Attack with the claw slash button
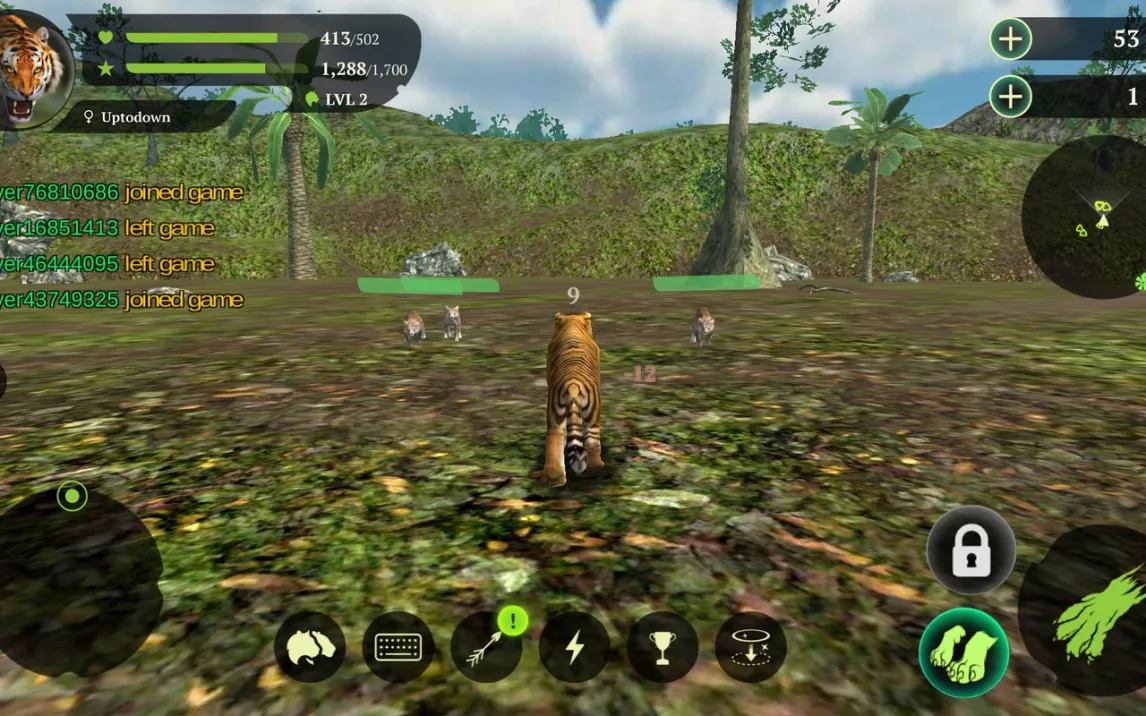Image resolution: width=1146 pixels, height=716 pixels. (x=1092, y=610)
